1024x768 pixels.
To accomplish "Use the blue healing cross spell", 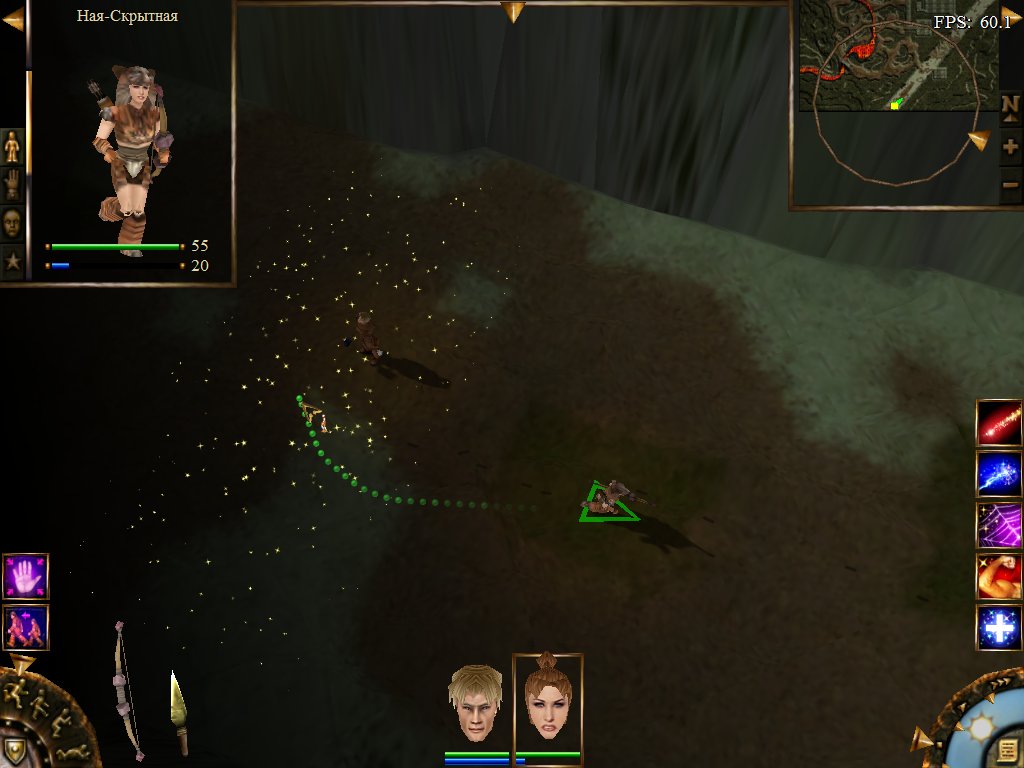I will (999, 628).
